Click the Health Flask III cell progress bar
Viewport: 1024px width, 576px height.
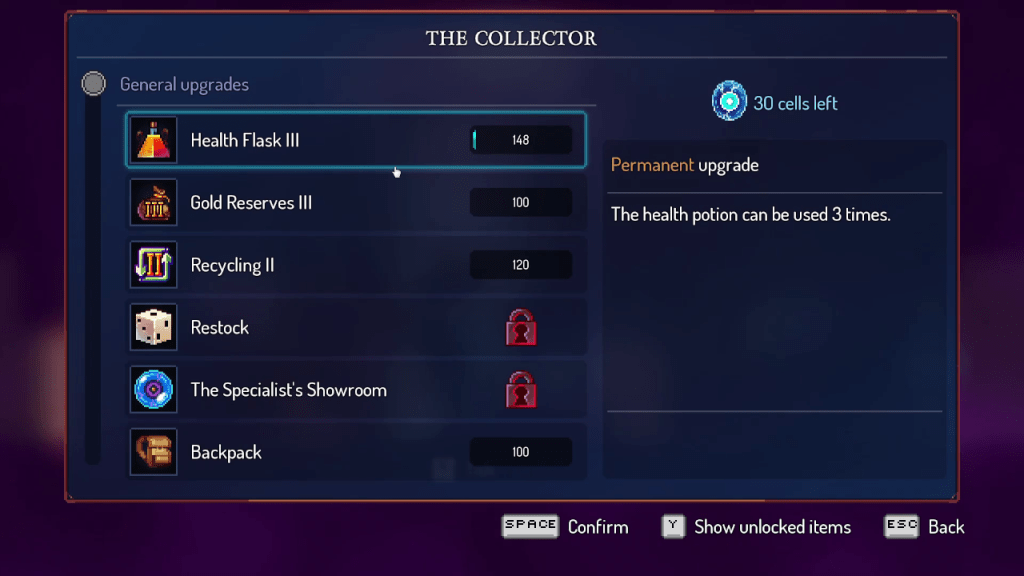coord(521,140)
